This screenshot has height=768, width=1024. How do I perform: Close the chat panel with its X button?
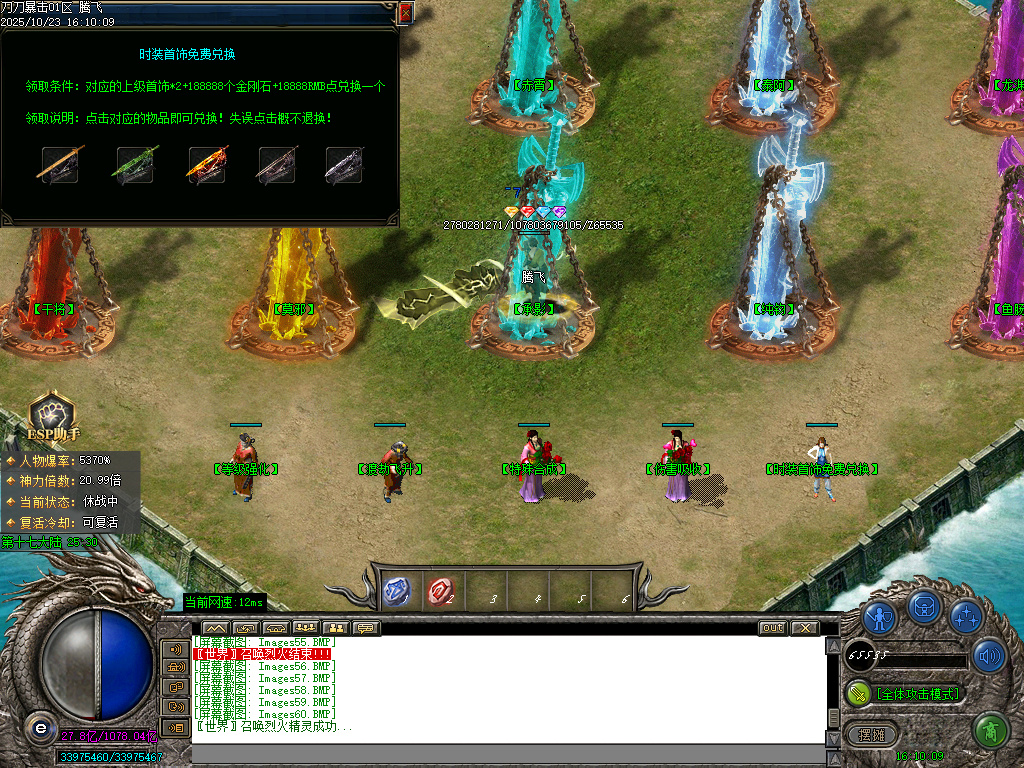[x=804, y=628]
